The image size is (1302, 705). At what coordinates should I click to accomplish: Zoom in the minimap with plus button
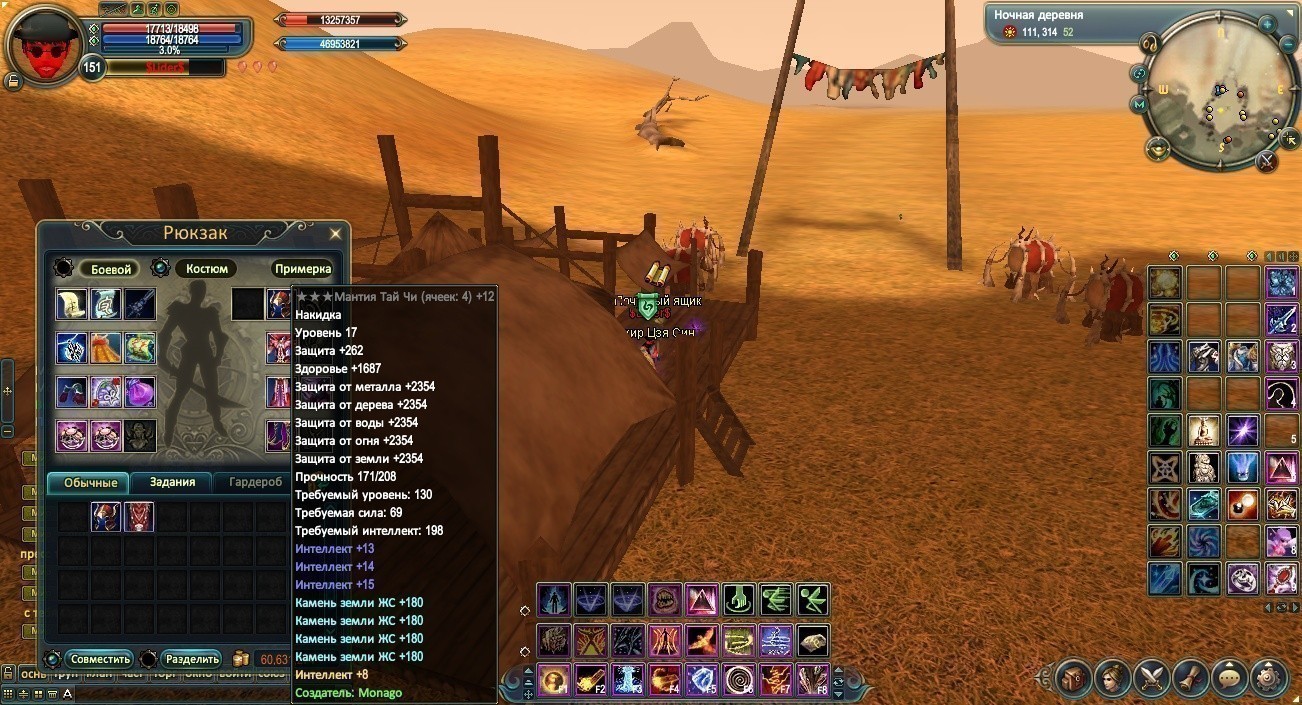pos(1266,22)
